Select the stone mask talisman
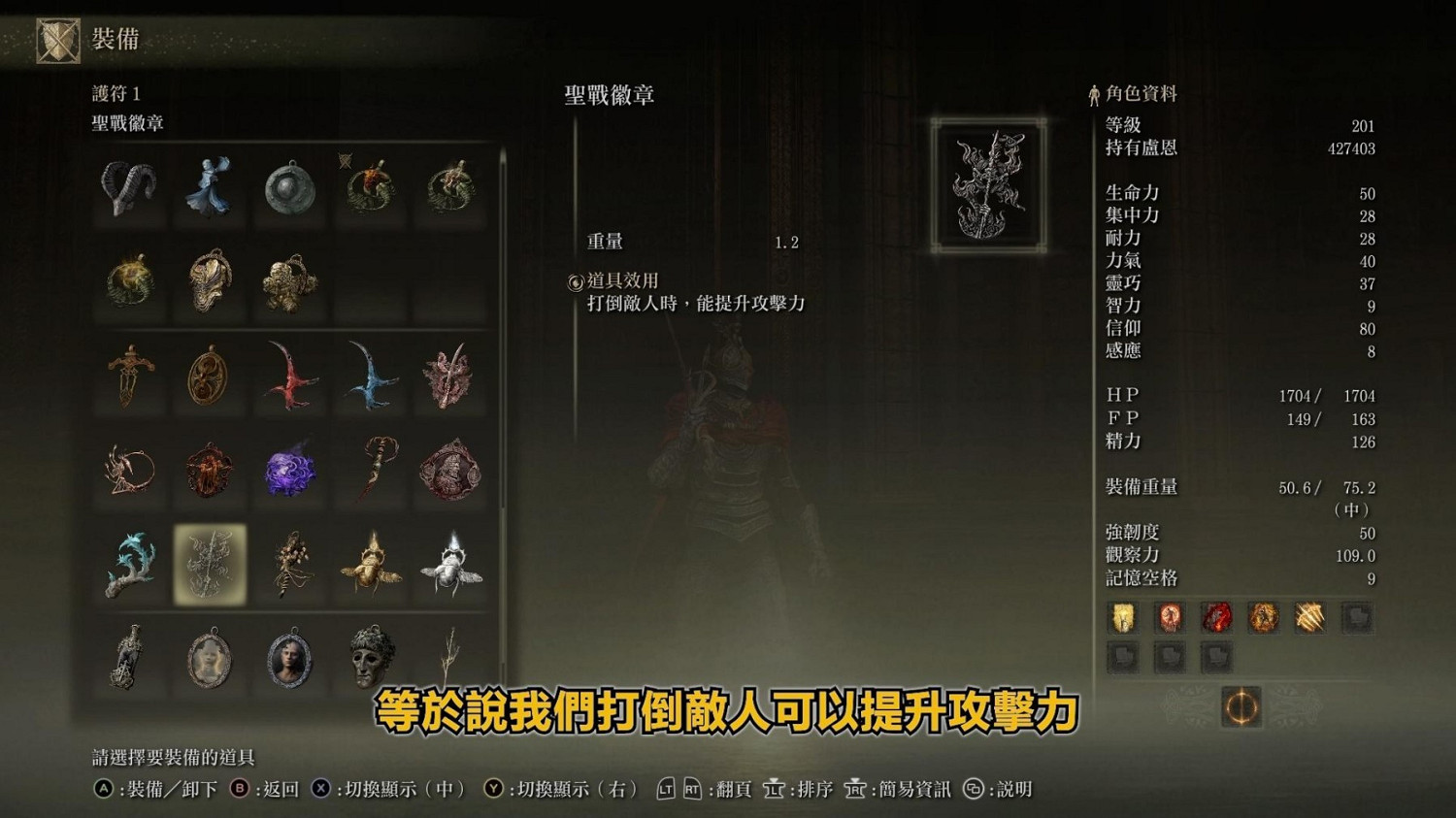This screenshot has width=1456, height=818. pyautogui.click(x=370, y=656)
